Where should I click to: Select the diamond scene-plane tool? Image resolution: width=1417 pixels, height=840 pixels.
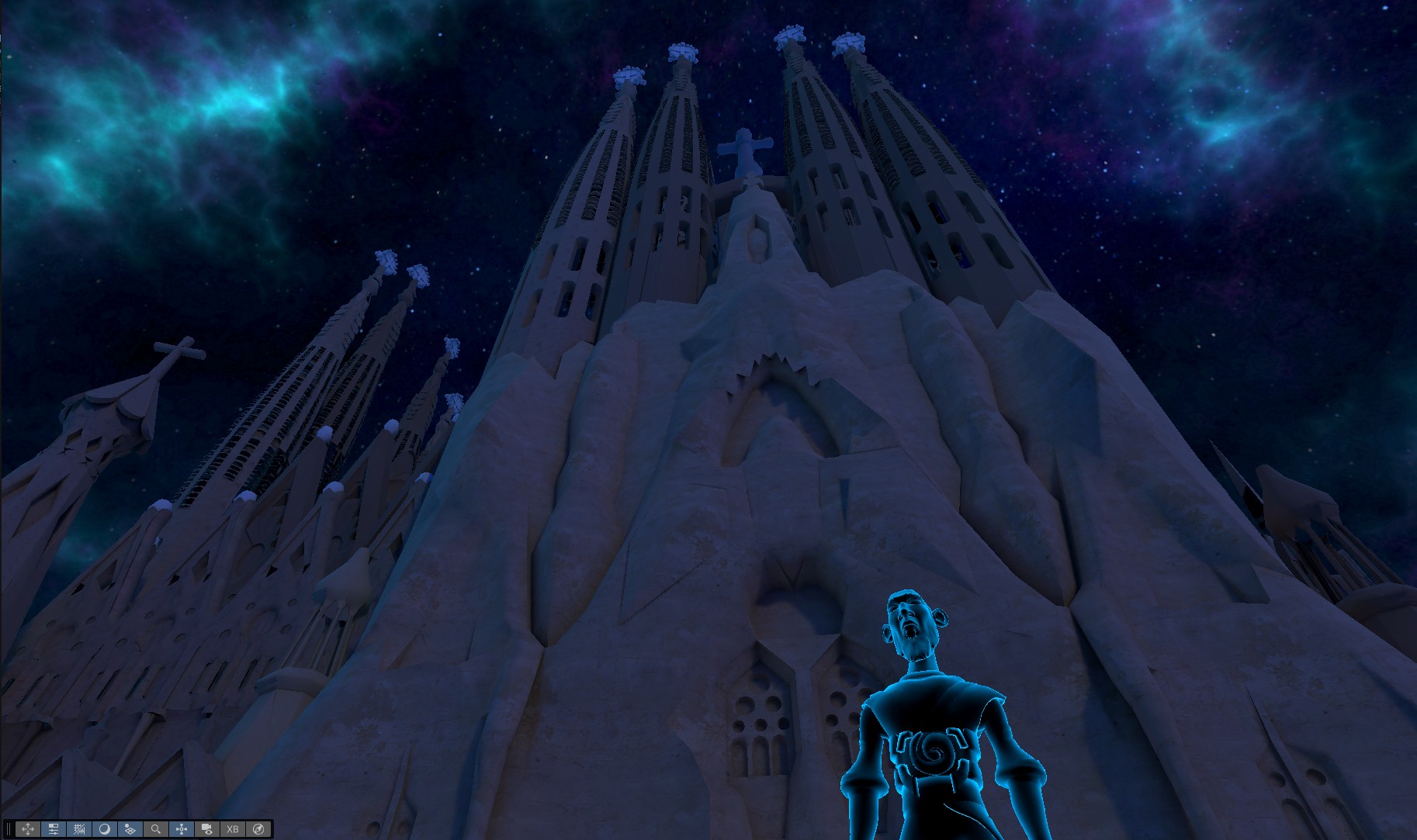click(x=130, y=828)
